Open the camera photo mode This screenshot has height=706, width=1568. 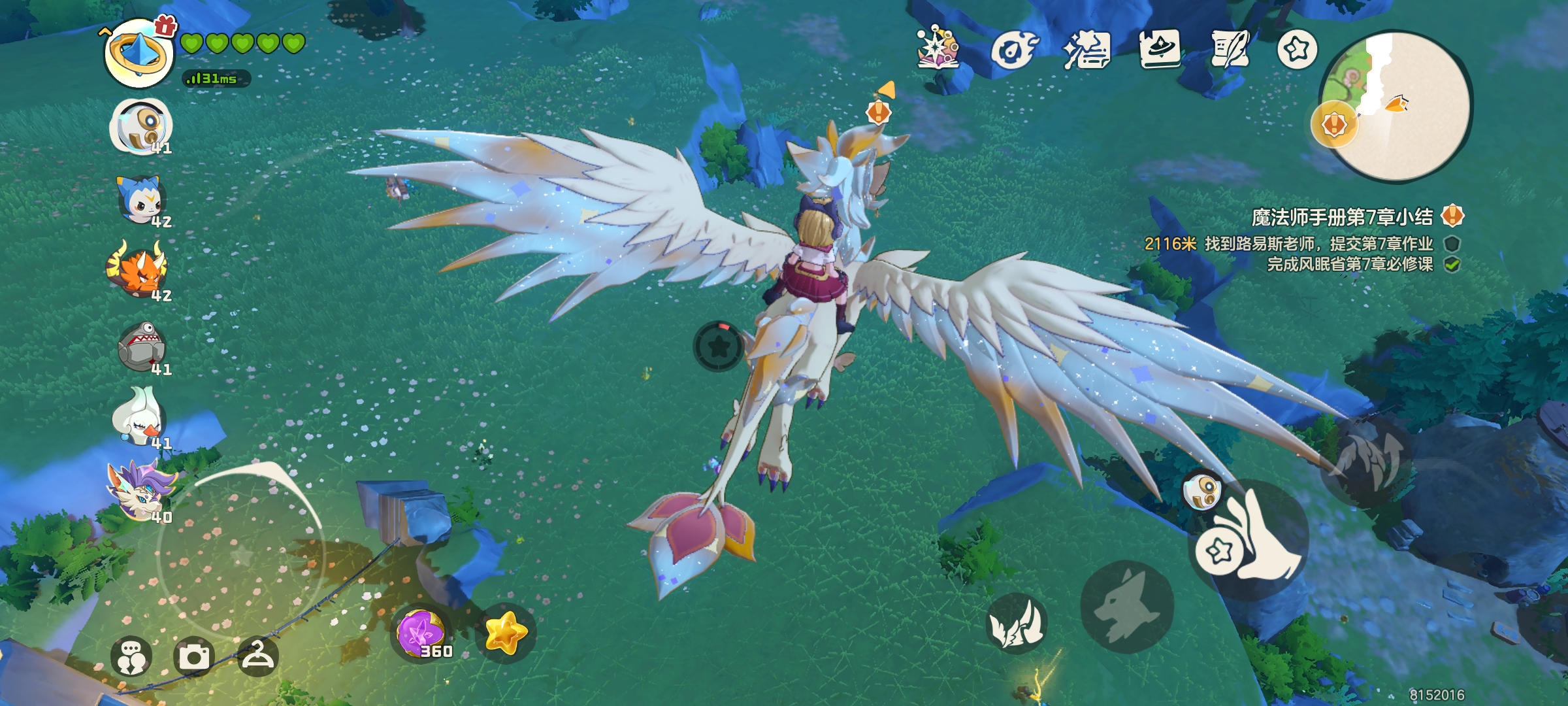[194, 656]
